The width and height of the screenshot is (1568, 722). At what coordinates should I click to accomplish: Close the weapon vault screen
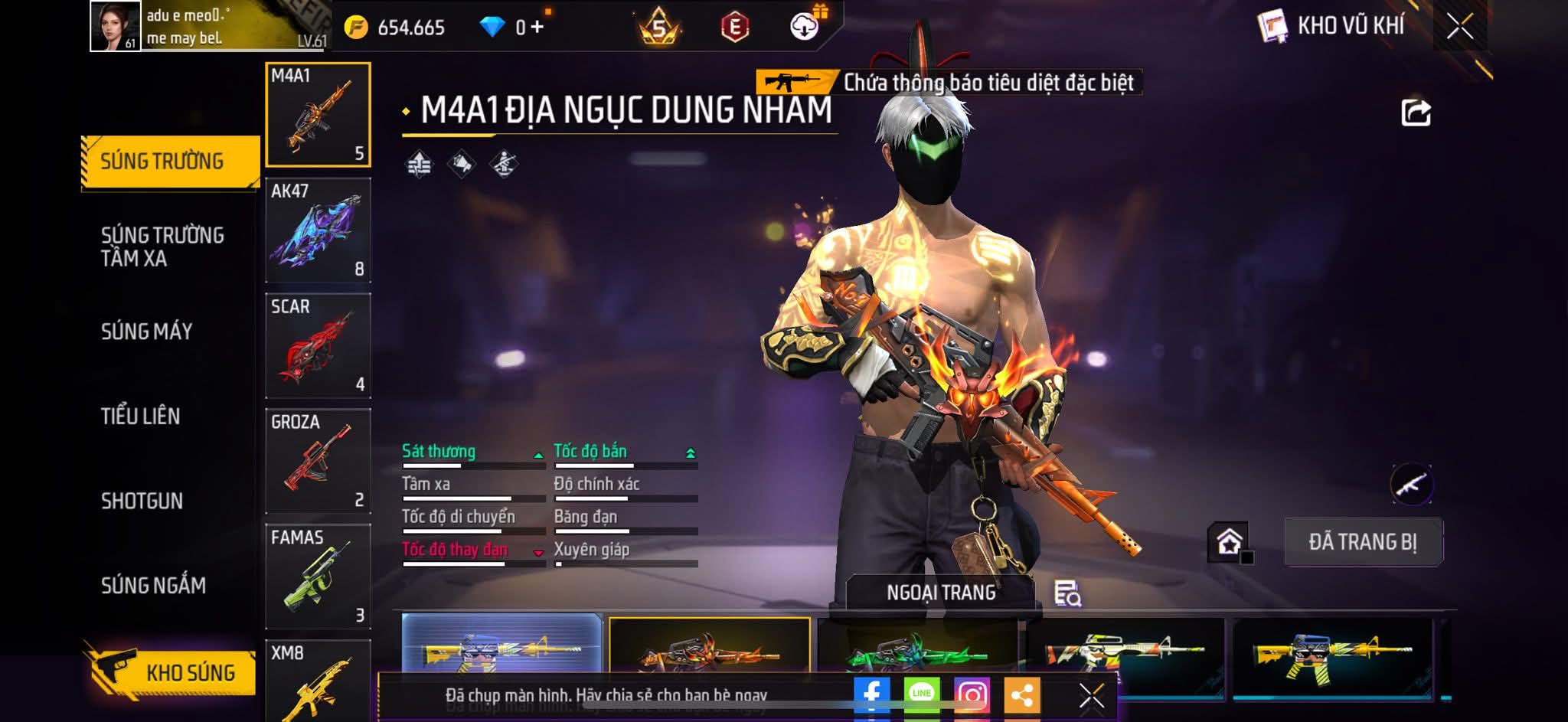[x=1459, y=28]
